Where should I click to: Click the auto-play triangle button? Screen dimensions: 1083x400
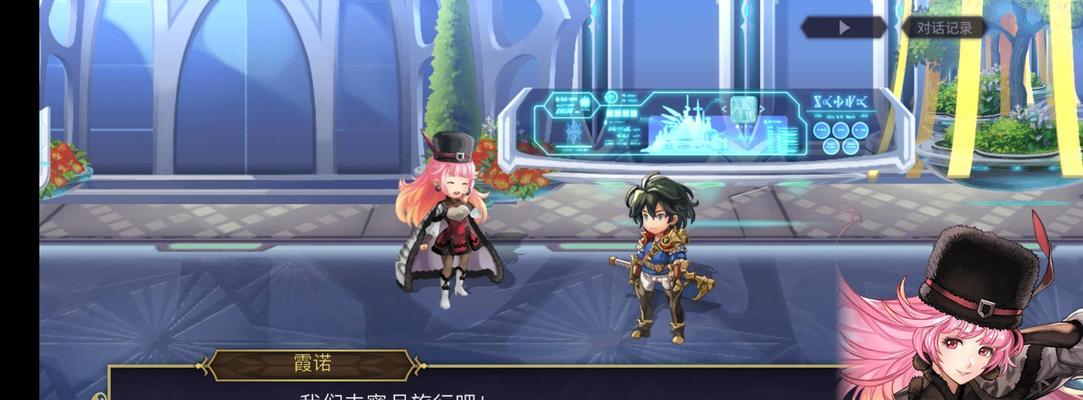[x=845, y=28]
